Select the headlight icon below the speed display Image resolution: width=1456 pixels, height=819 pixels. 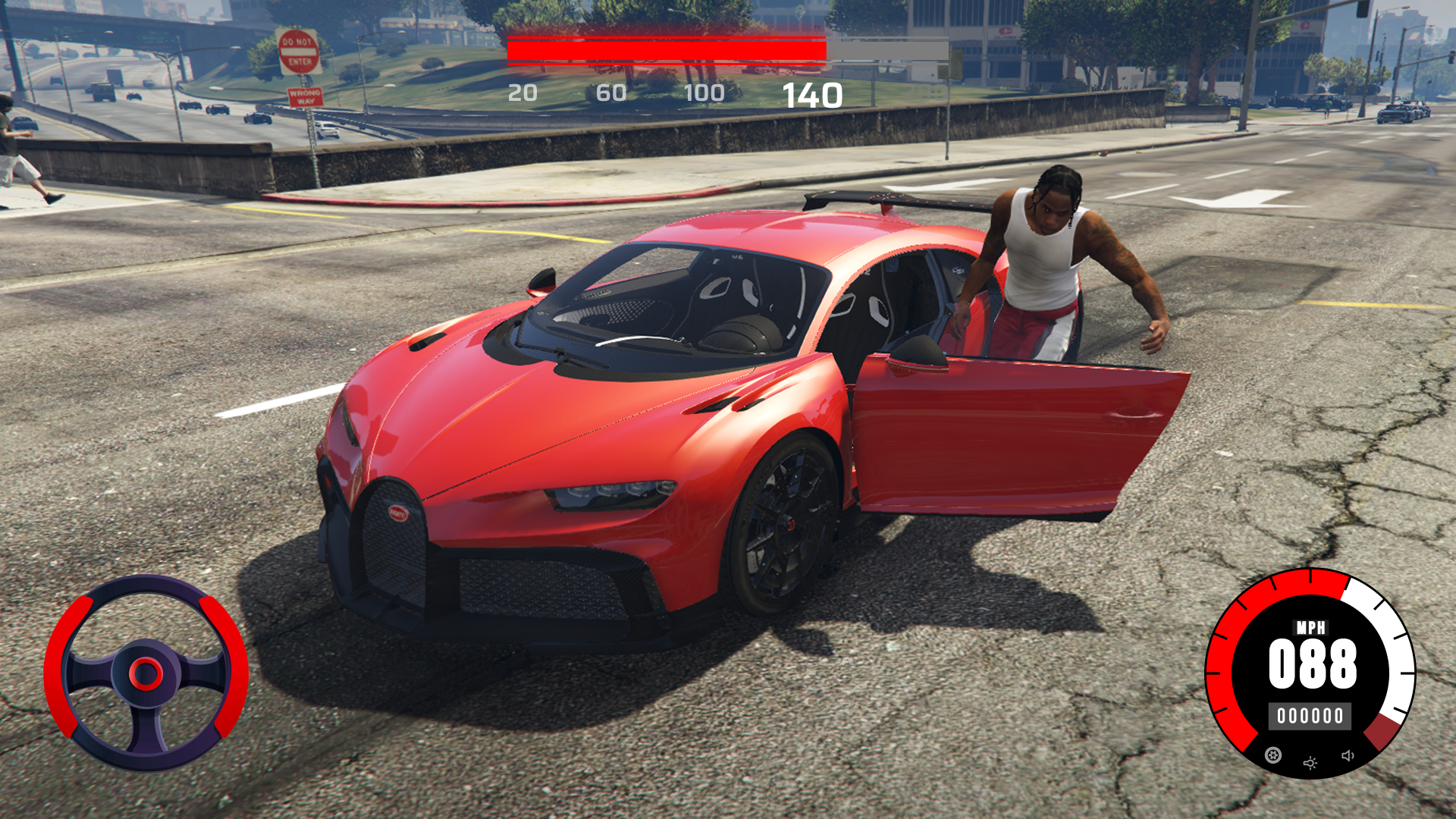coord(1310,763)
